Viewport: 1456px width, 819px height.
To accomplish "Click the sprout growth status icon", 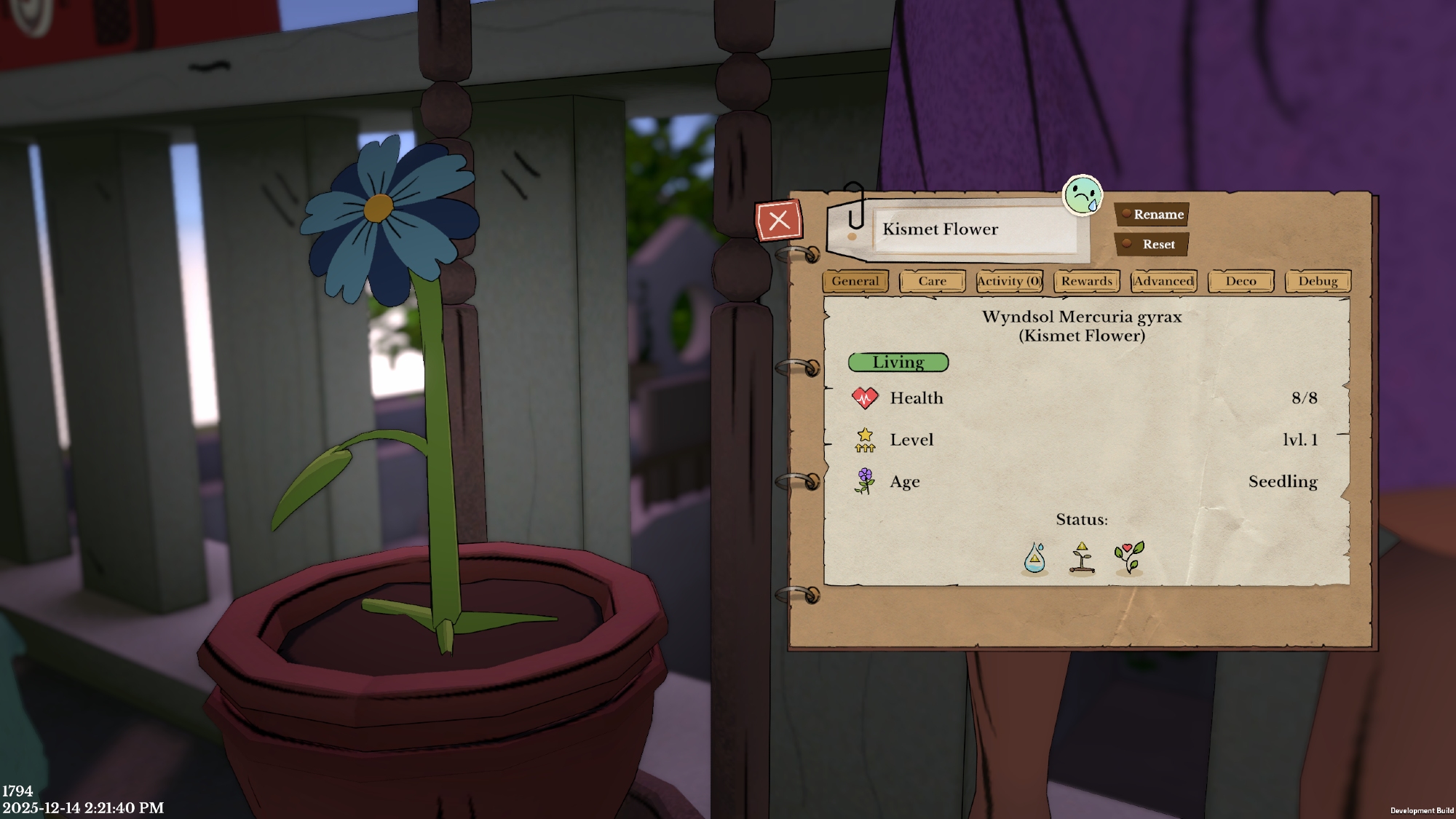I will [1082, 558].
